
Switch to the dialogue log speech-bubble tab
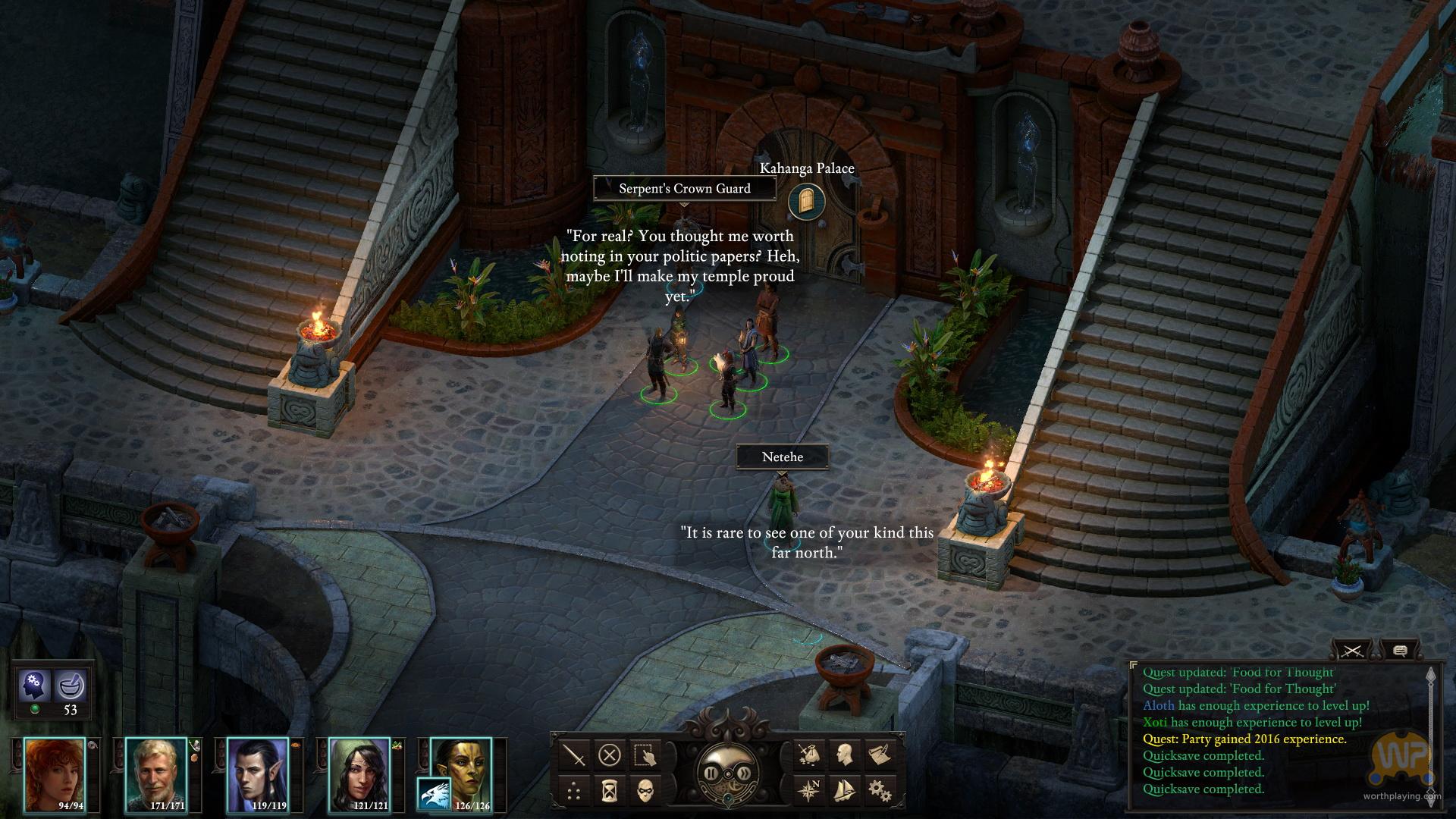pos(1400,651)
